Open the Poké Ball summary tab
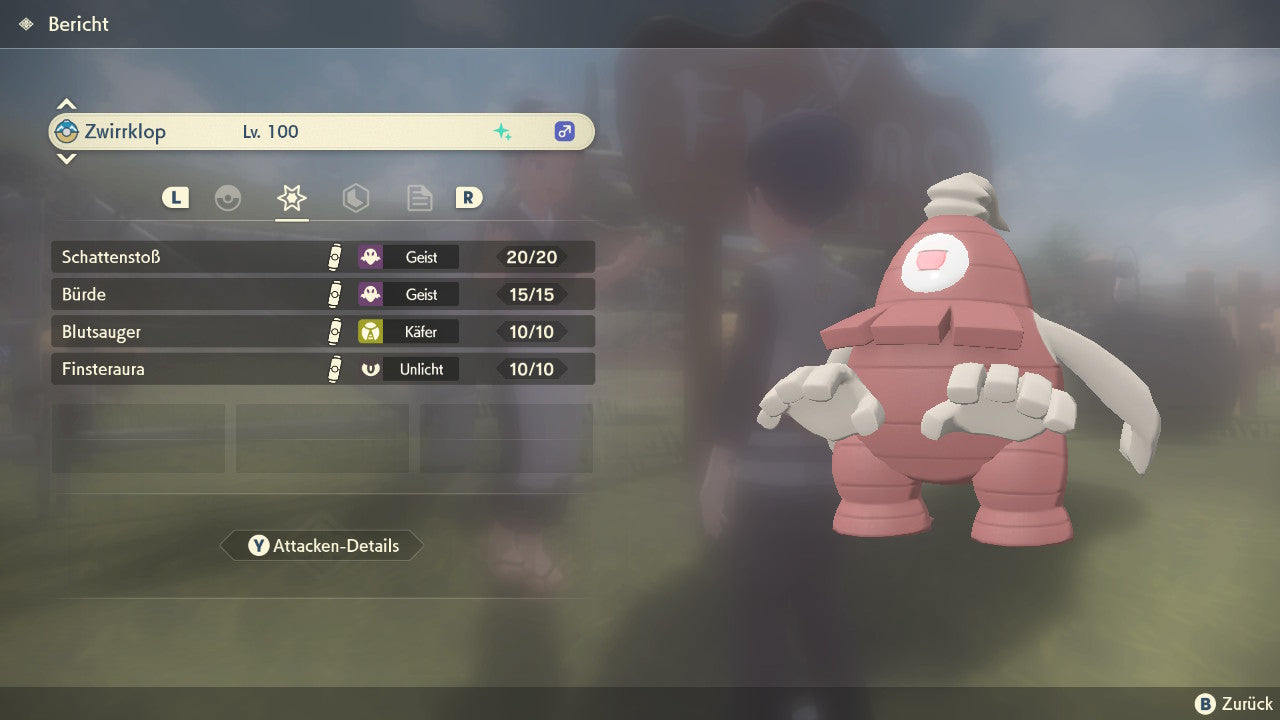Viewport: 1280px width, 720px height. point(228,198)
